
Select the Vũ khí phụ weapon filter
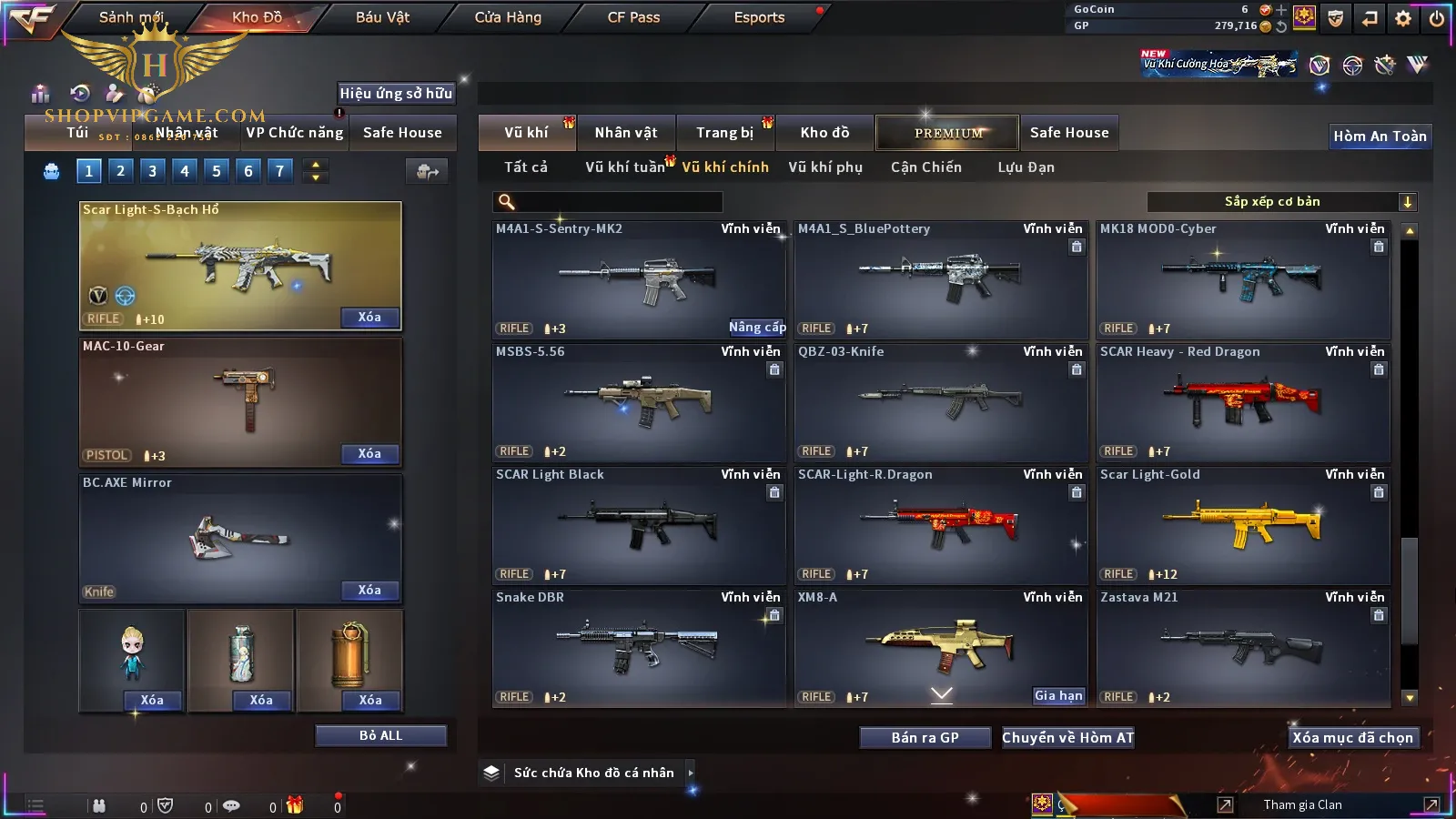click(x=825, y=167)
